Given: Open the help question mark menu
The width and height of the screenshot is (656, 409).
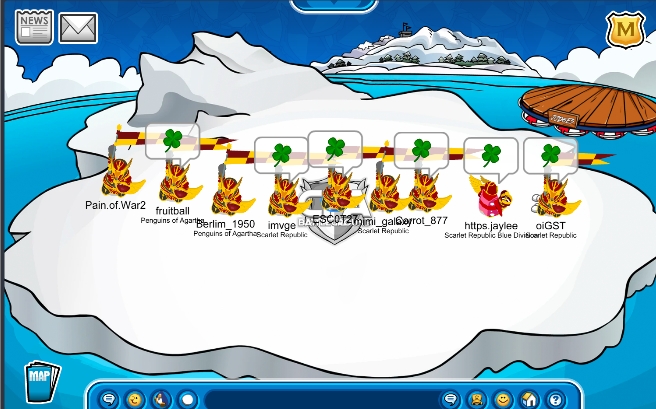Looking at the screenshot, I should point(556,399).
